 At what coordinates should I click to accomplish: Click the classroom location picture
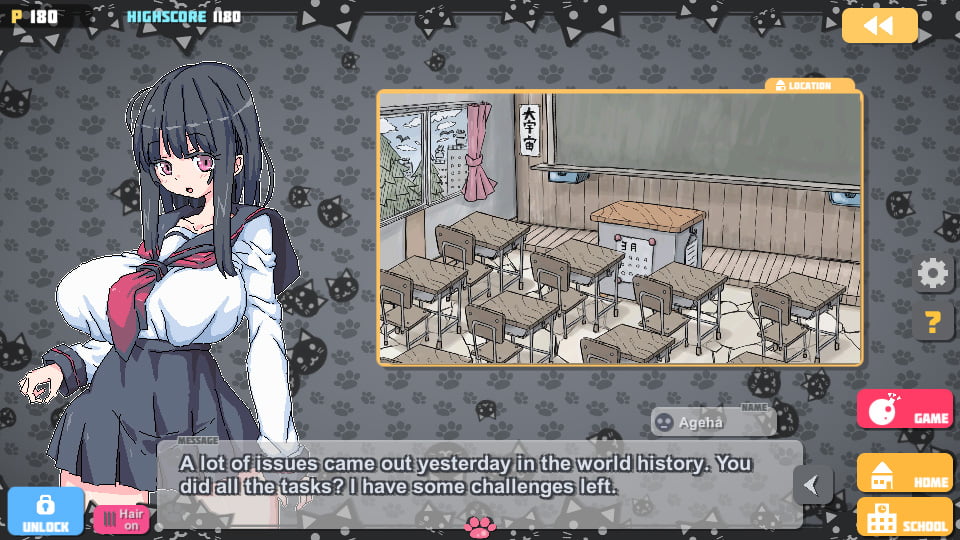[x=619, y=227]
